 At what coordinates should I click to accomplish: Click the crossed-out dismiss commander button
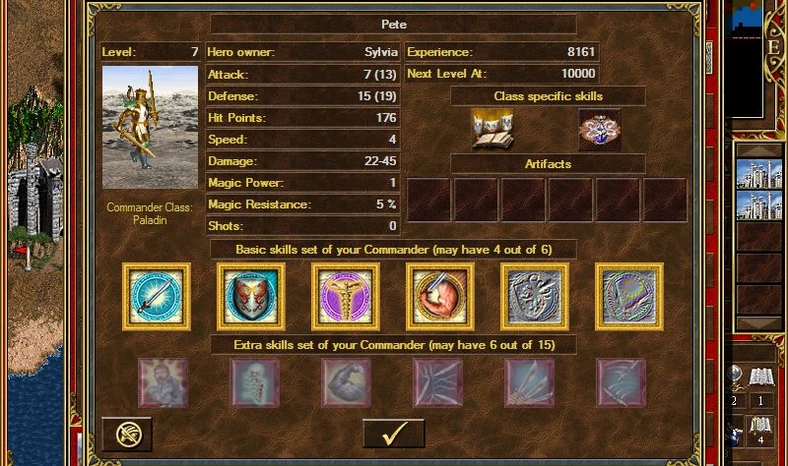[x=127, y=434]
